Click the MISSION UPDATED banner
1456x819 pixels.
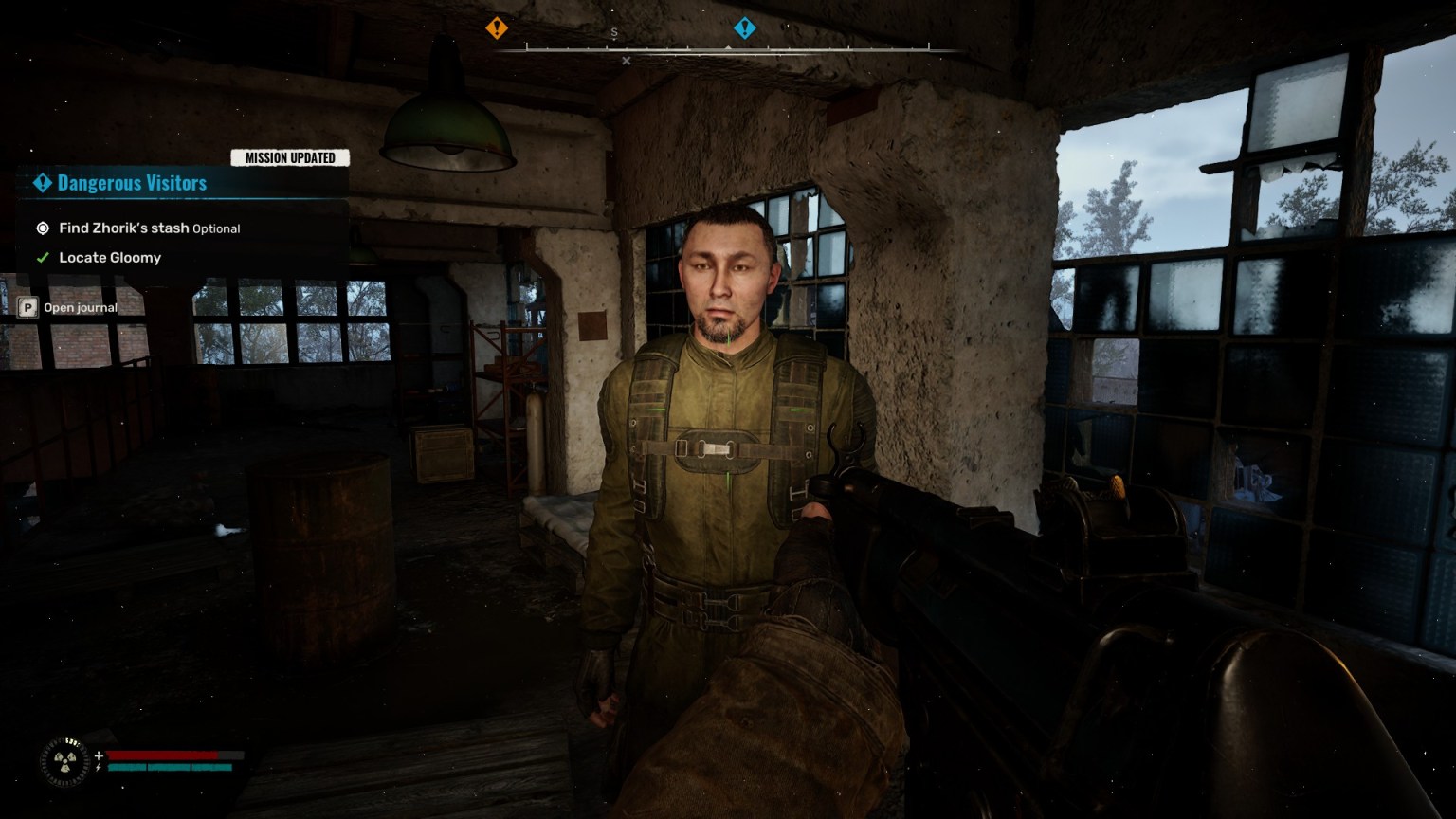tap(291, 157)
